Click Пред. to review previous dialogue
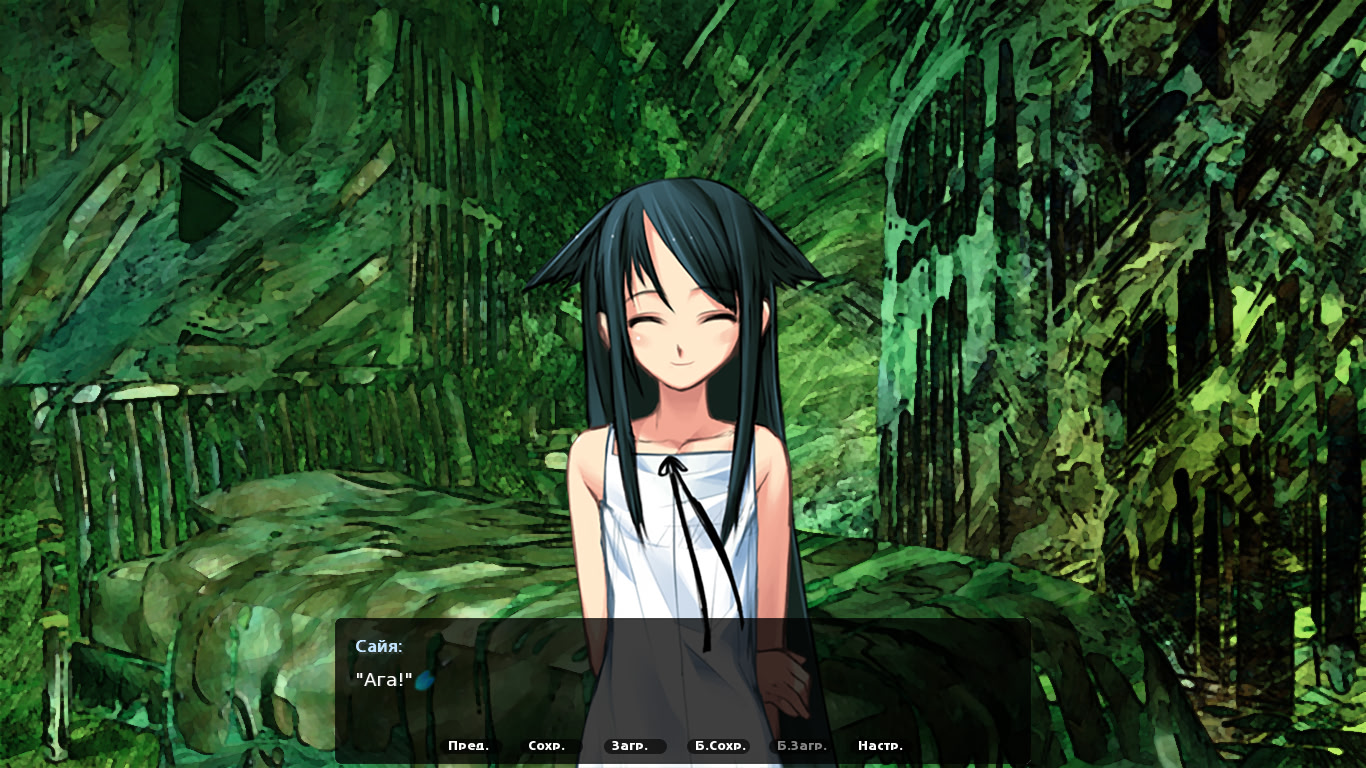The height and width of the screenshot is (768, 1366). click(469, 745)
